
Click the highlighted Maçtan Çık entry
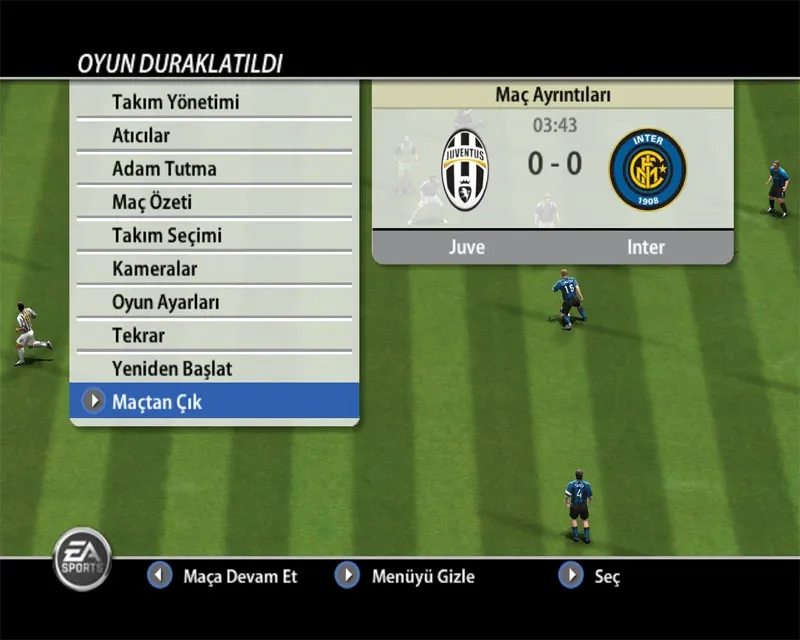(157, 402)
